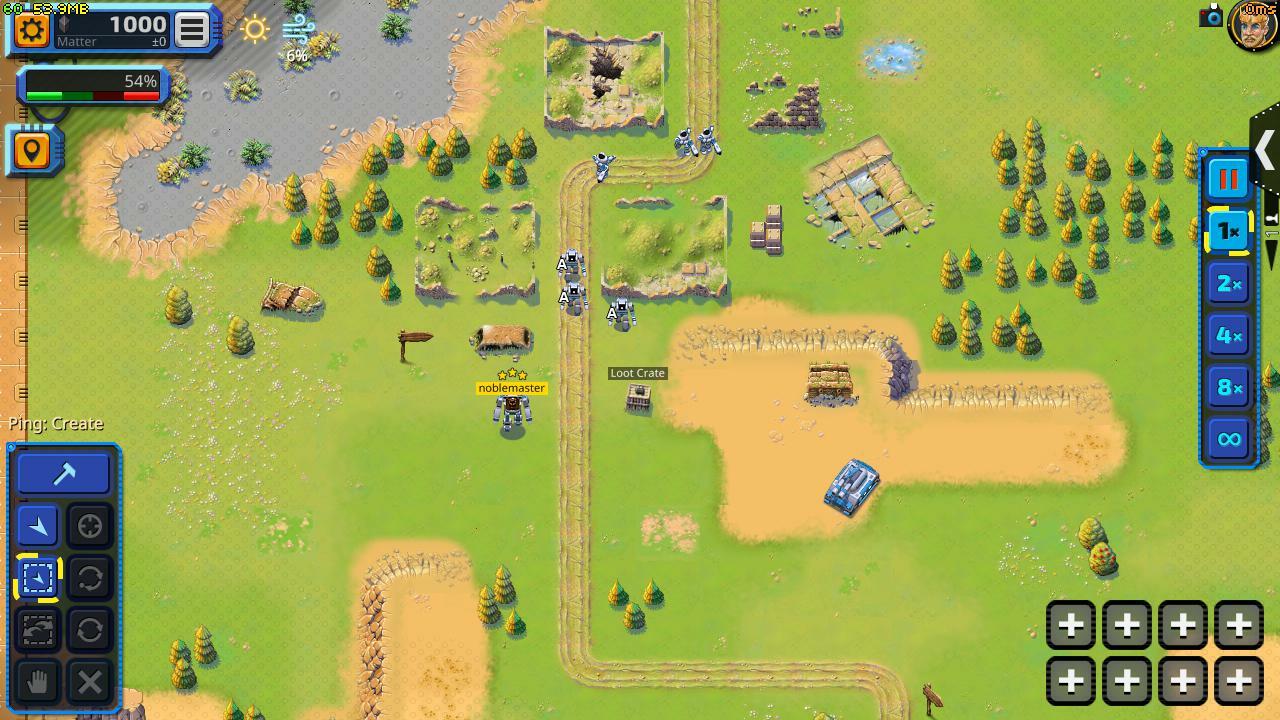Viewport: 1280px width, 720px height.
Task: Toggle the pause button
Action: 1227,178
